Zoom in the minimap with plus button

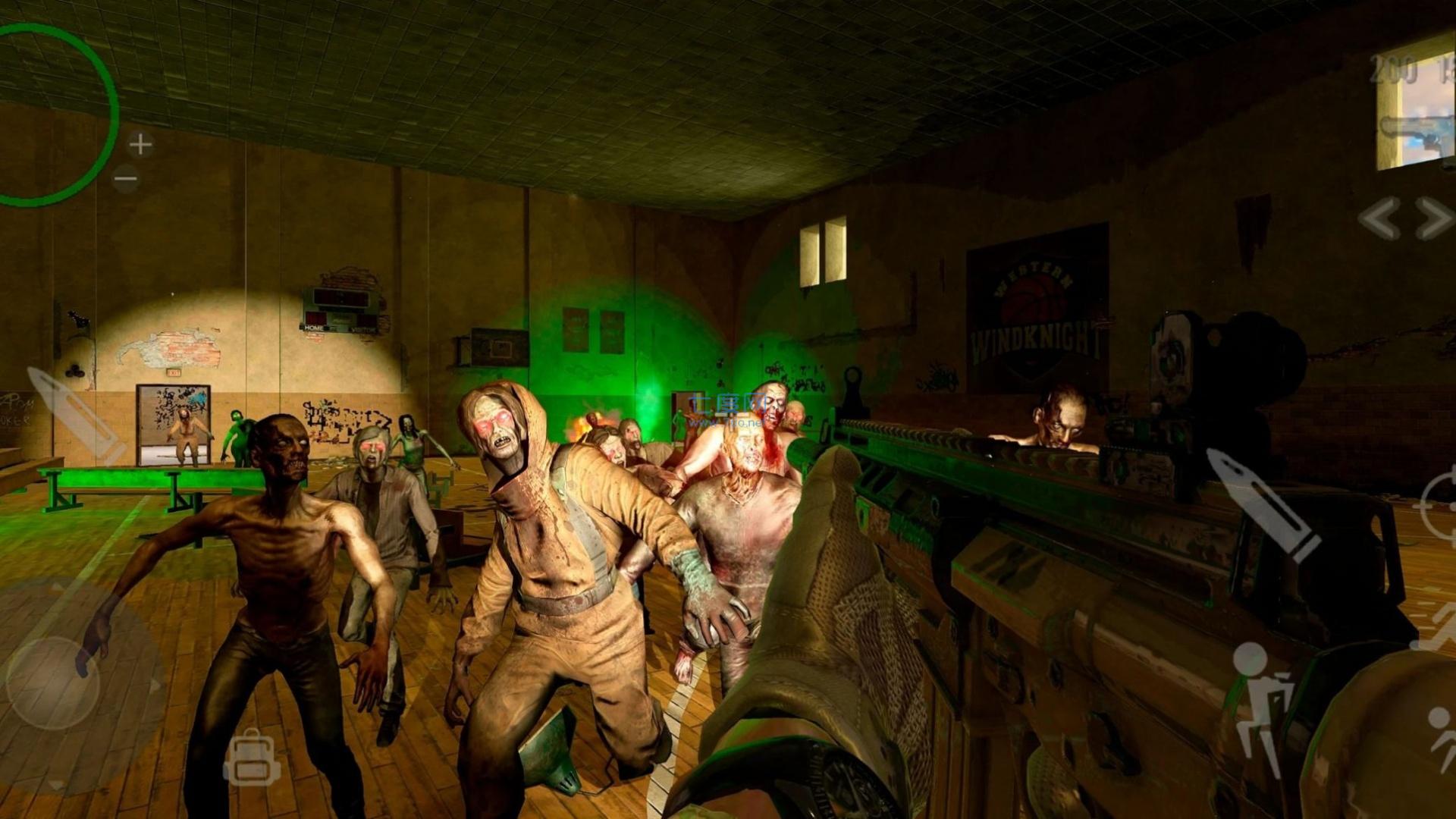tap(140, 143)
